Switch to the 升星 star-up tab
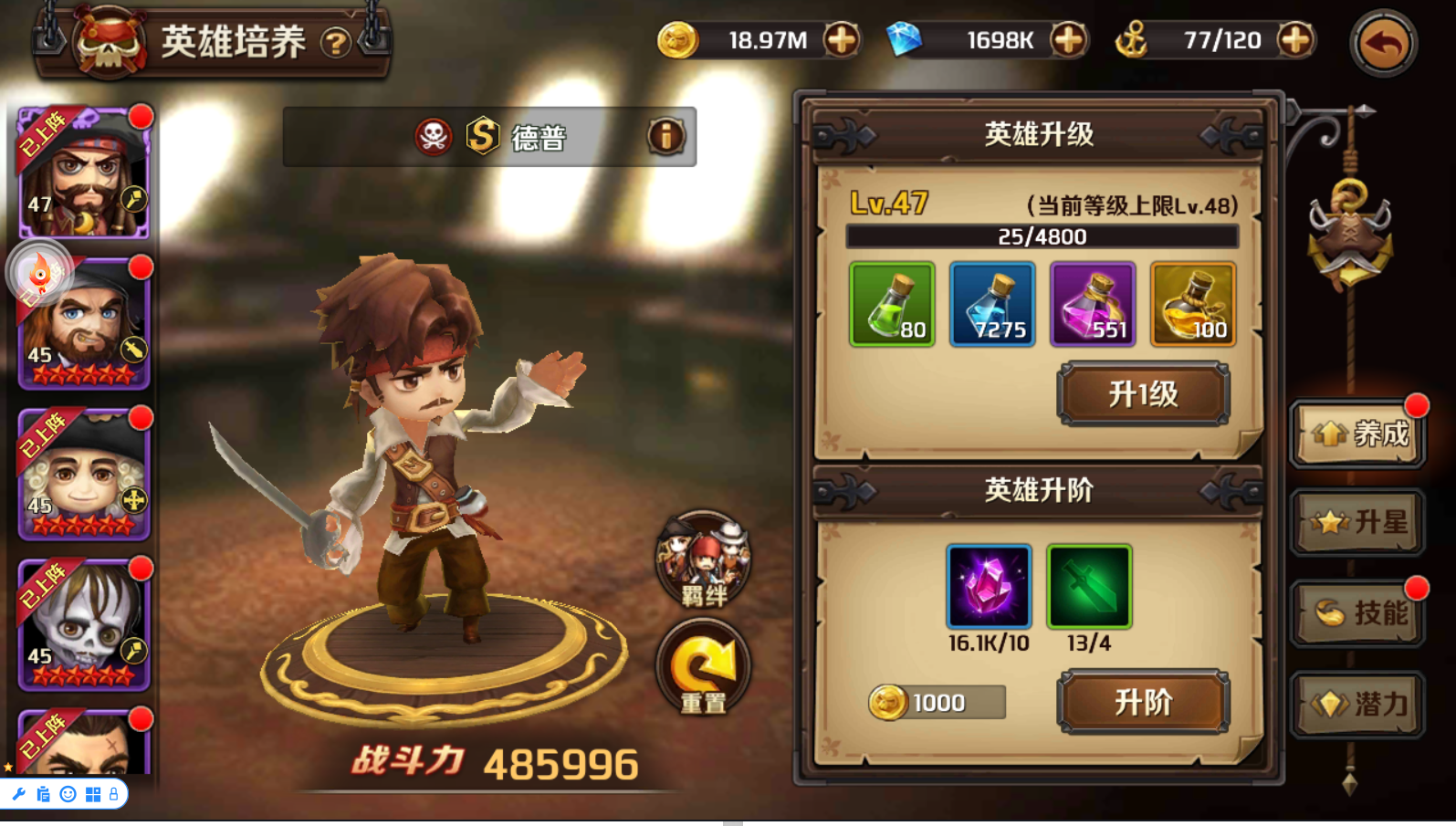The width and height of the screenshot is (1456, 826). [1358, 522]
